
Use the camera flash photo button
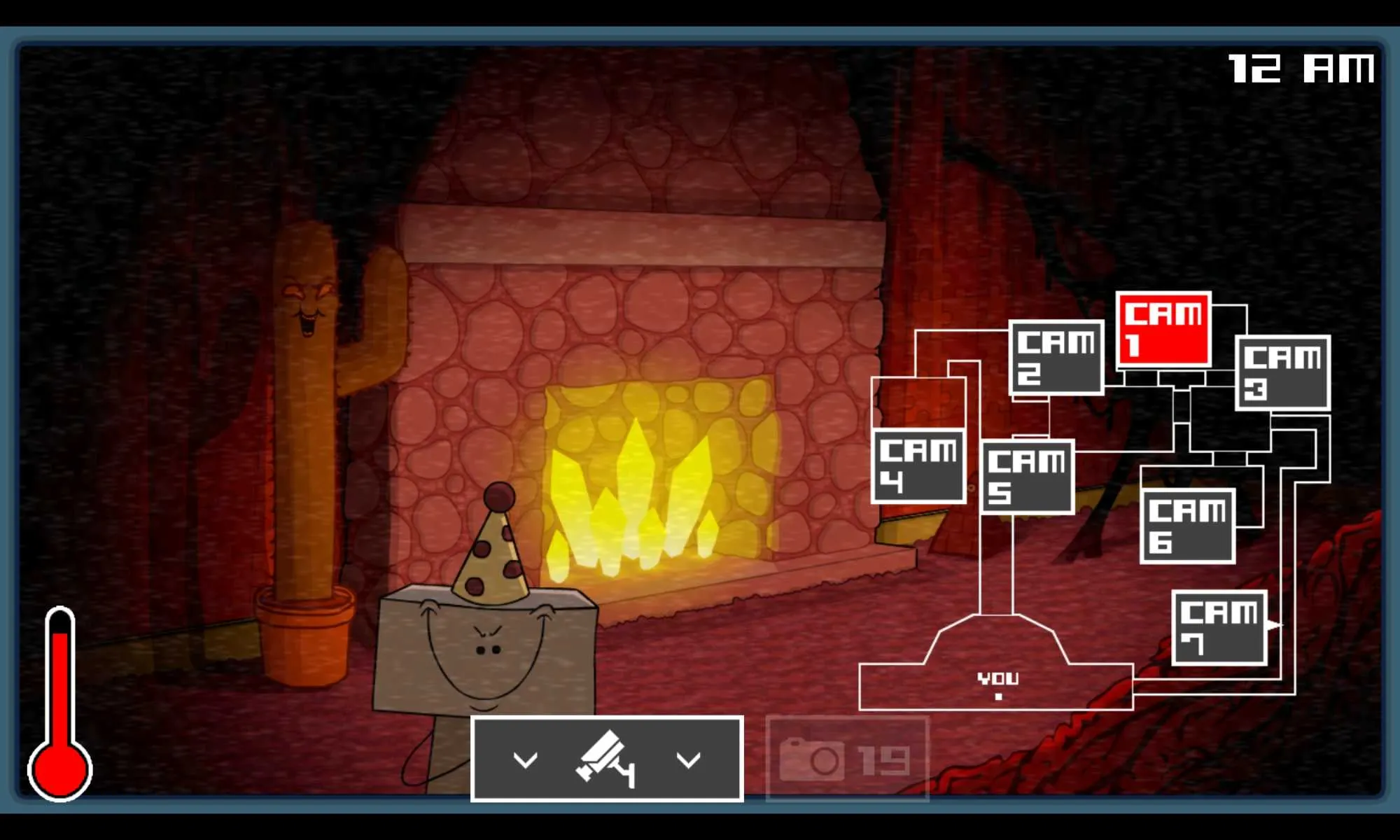point(847,759)
